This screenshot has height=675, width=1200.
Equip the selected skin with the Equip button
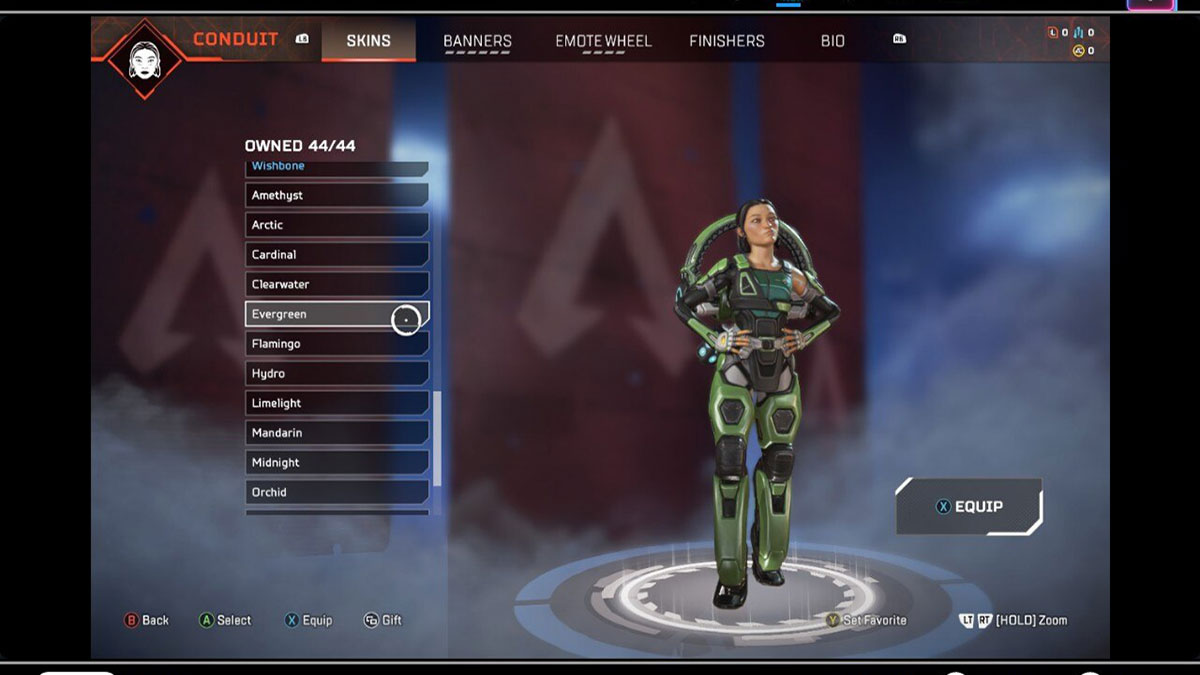tap(968, 507)
